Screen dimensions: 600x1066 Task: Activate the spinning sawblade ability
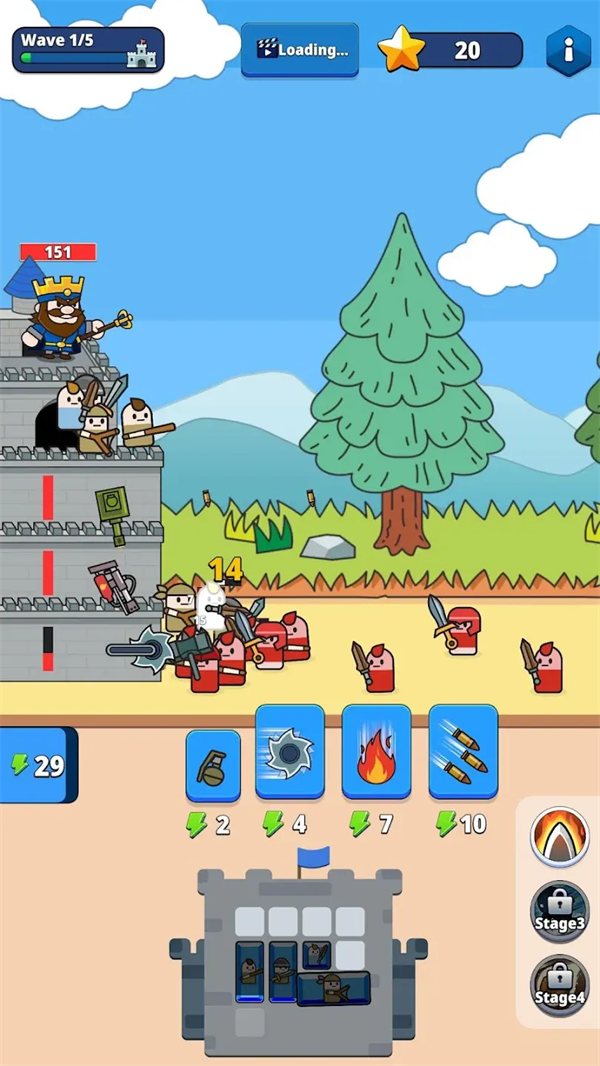[x=290, y=751]
